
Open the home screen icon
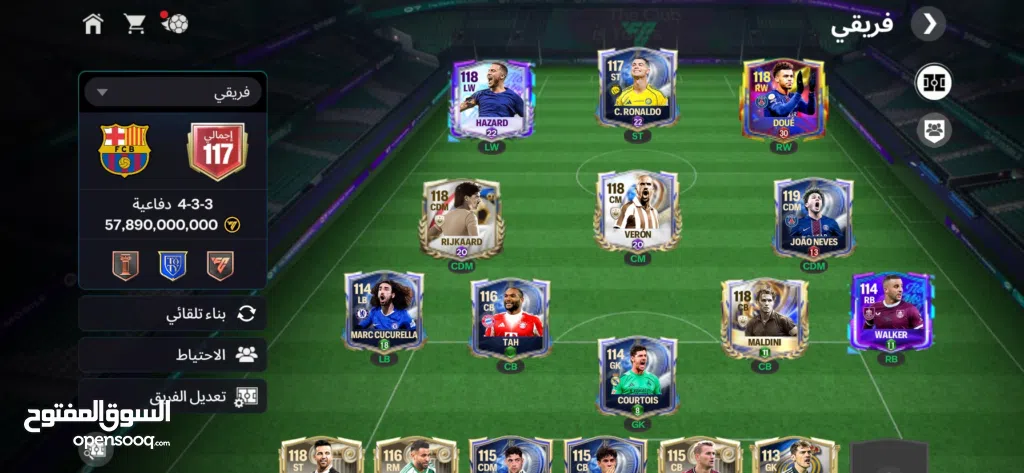coord(93,23)
